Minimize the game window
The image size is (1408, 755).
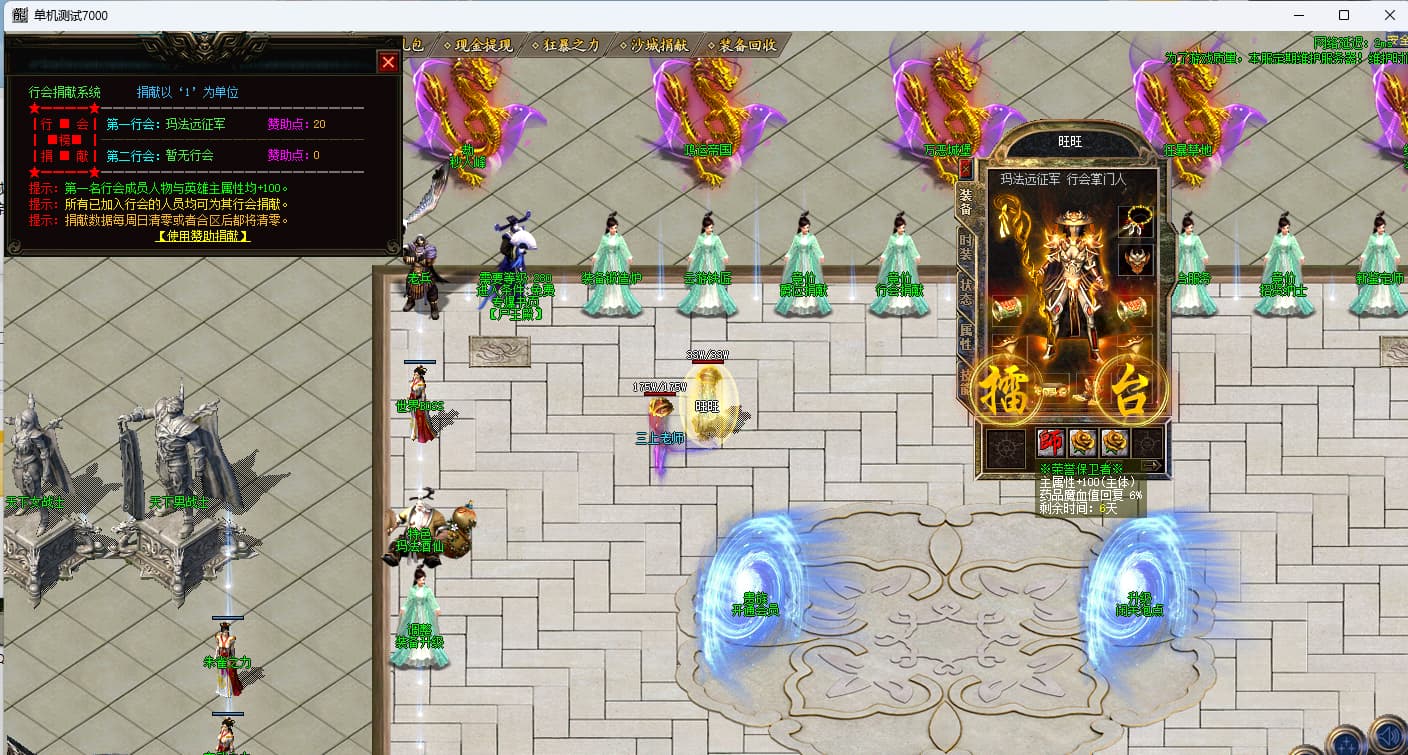[1299, 15]
